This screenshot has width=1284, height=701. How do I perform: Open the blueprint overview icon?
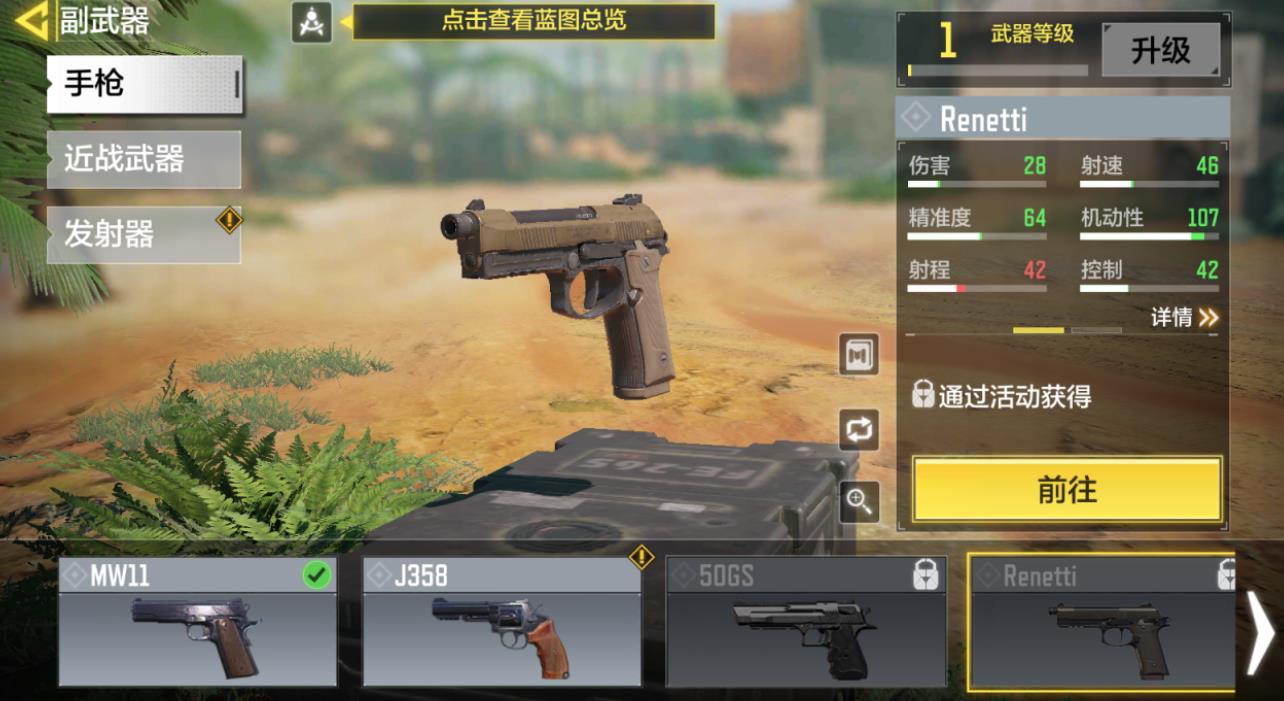[x=311, y=21]
